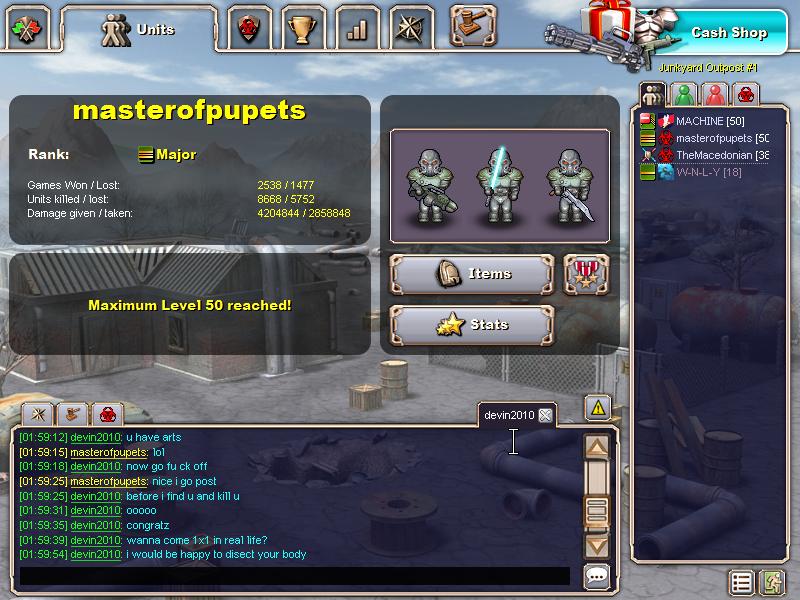800x600 pixels.
Task: Open the compass star tab
Action: tap(412, 29)
